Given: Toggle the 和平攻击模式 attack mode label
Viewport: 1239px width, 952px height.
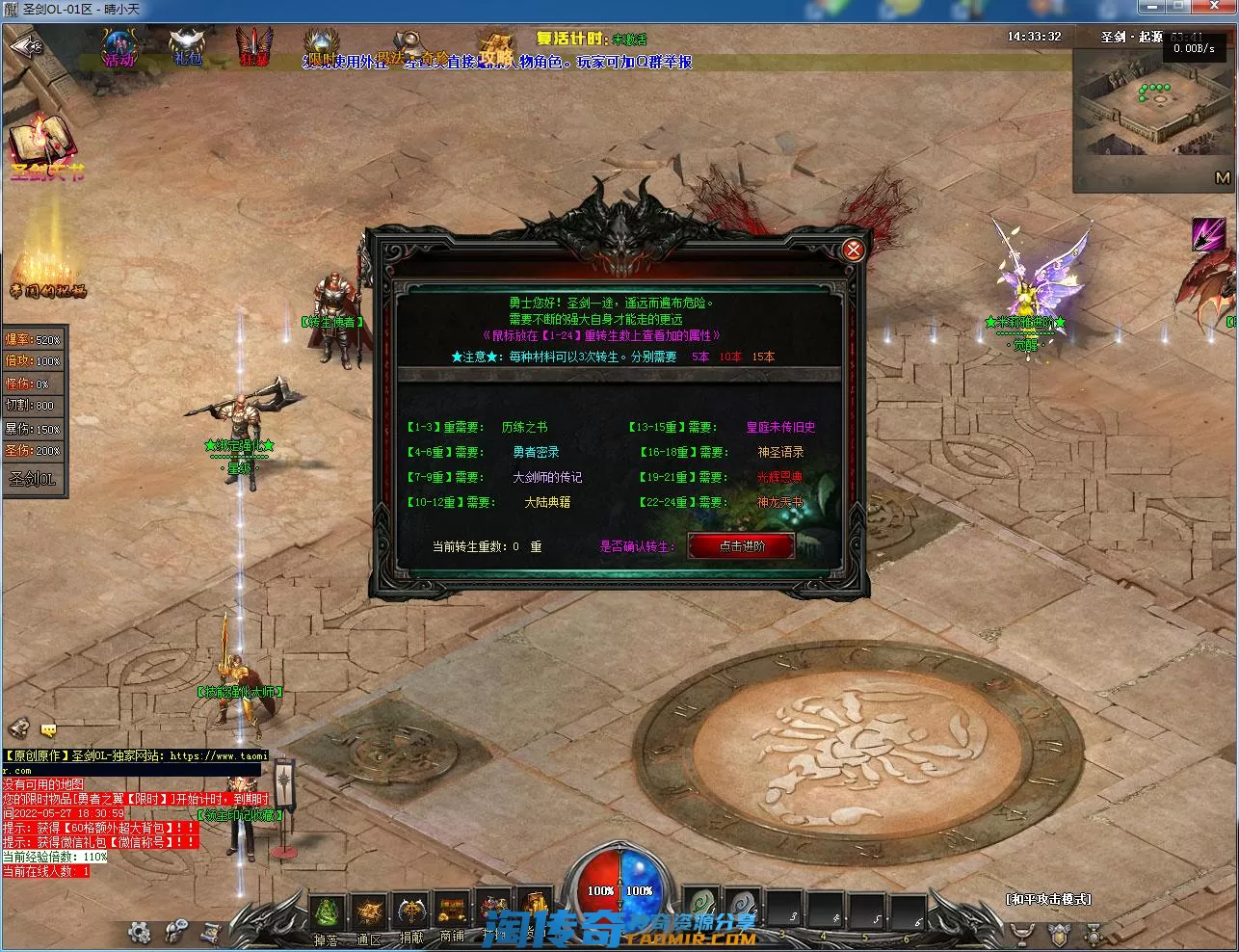Looking at the screenshot, I should pyautogui.click(x=1048, y=899).
